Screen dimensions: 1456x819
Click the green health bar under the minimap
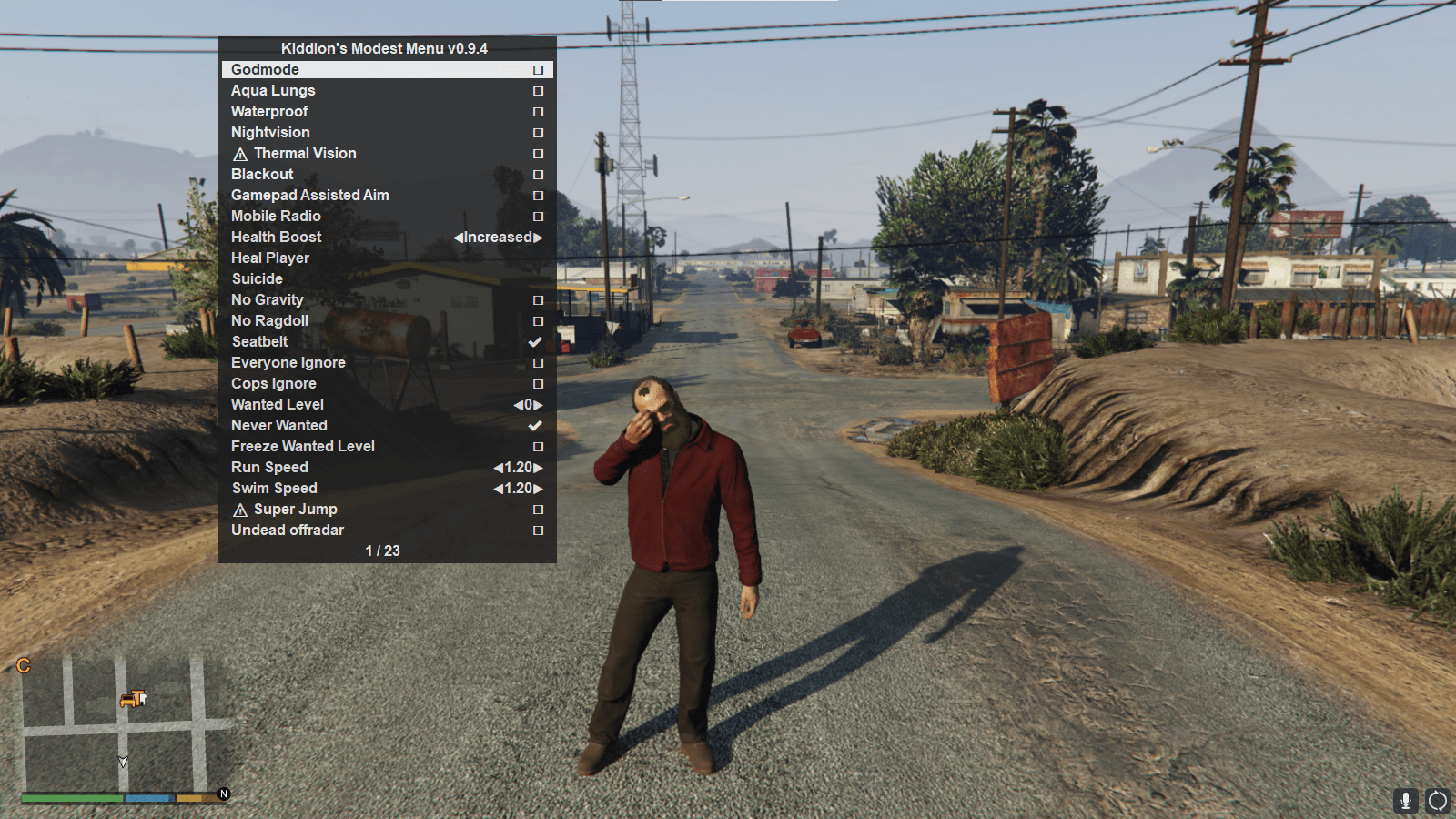71,797
